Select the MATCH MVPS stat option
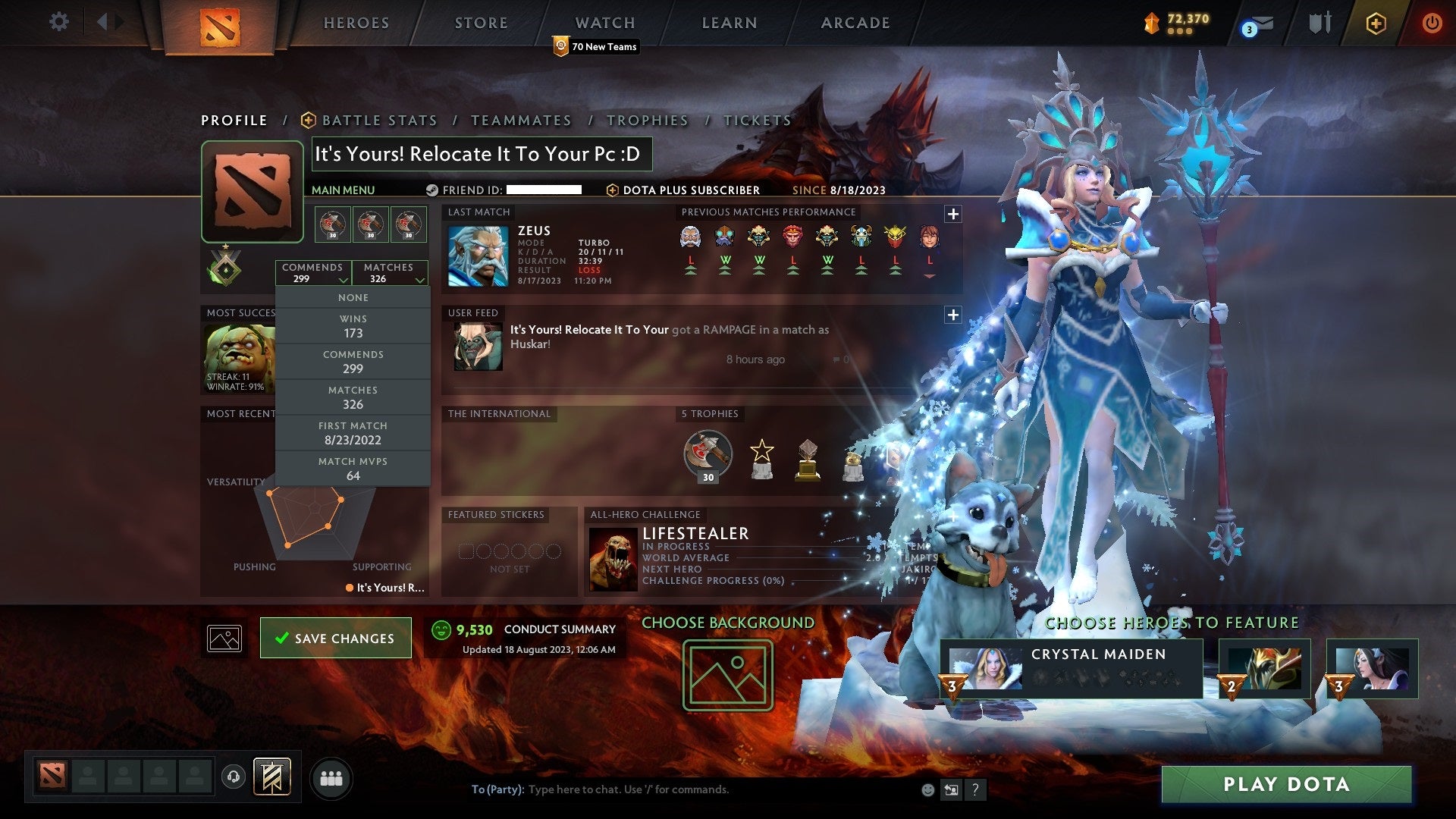 (x=353, y=467)
